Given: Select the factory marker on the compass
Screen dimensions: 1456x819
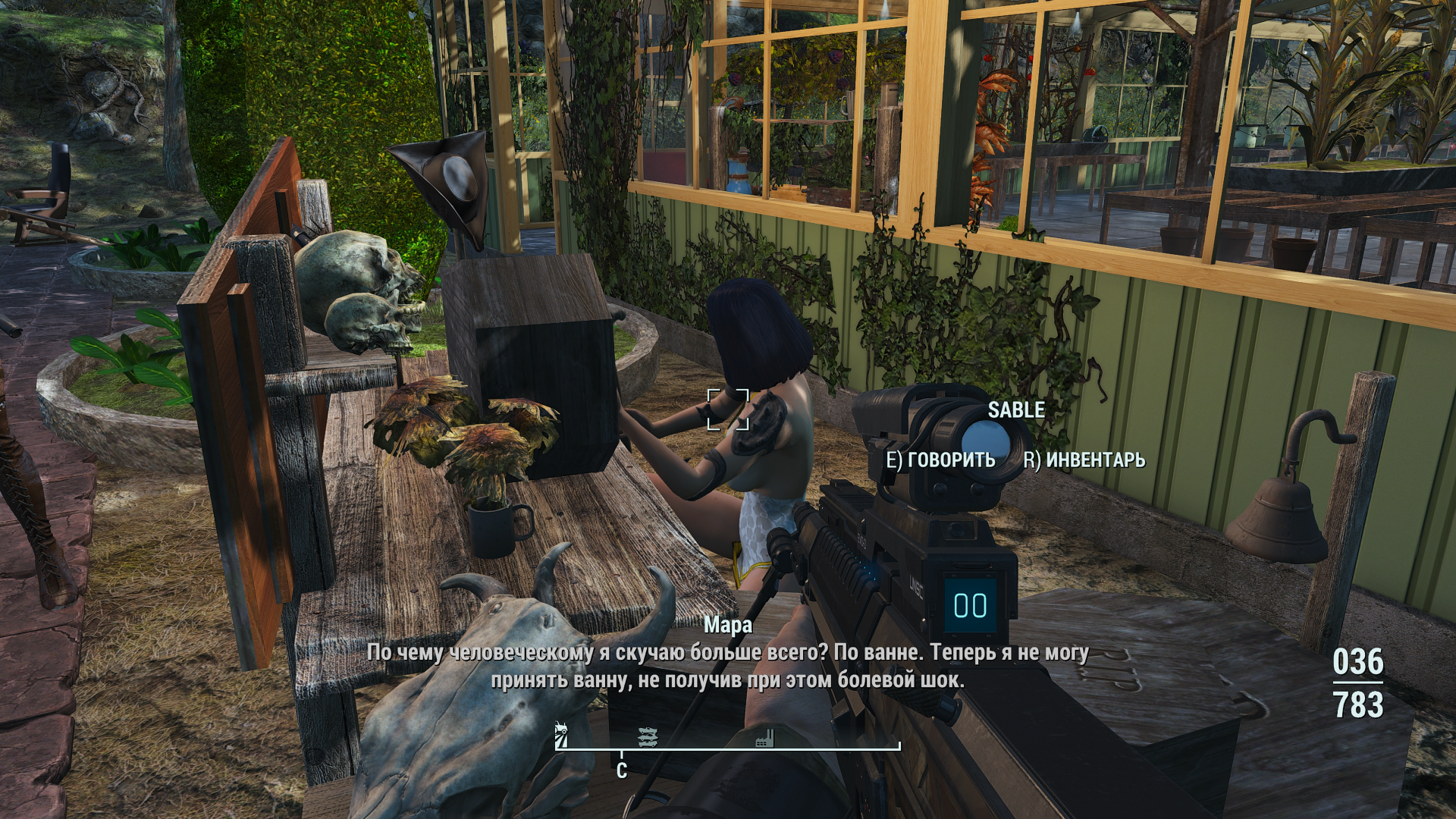Looking at the screenshot, I should [765, 737].
